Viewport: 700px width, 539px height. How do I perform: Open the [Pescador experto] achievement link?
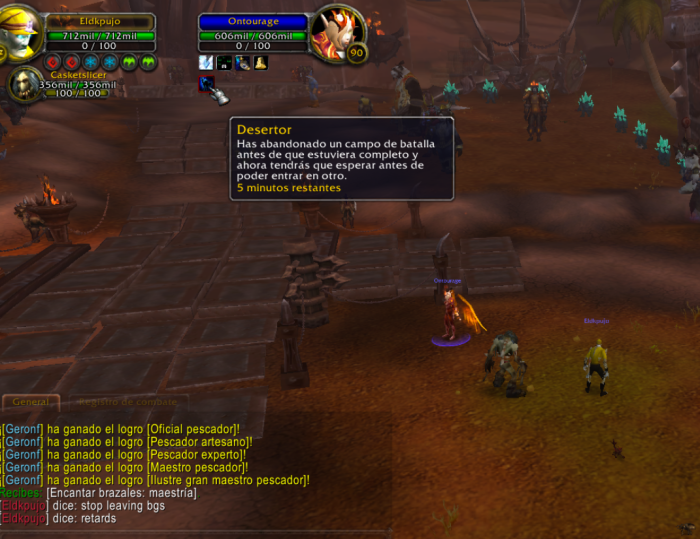[x=195, y=455]
